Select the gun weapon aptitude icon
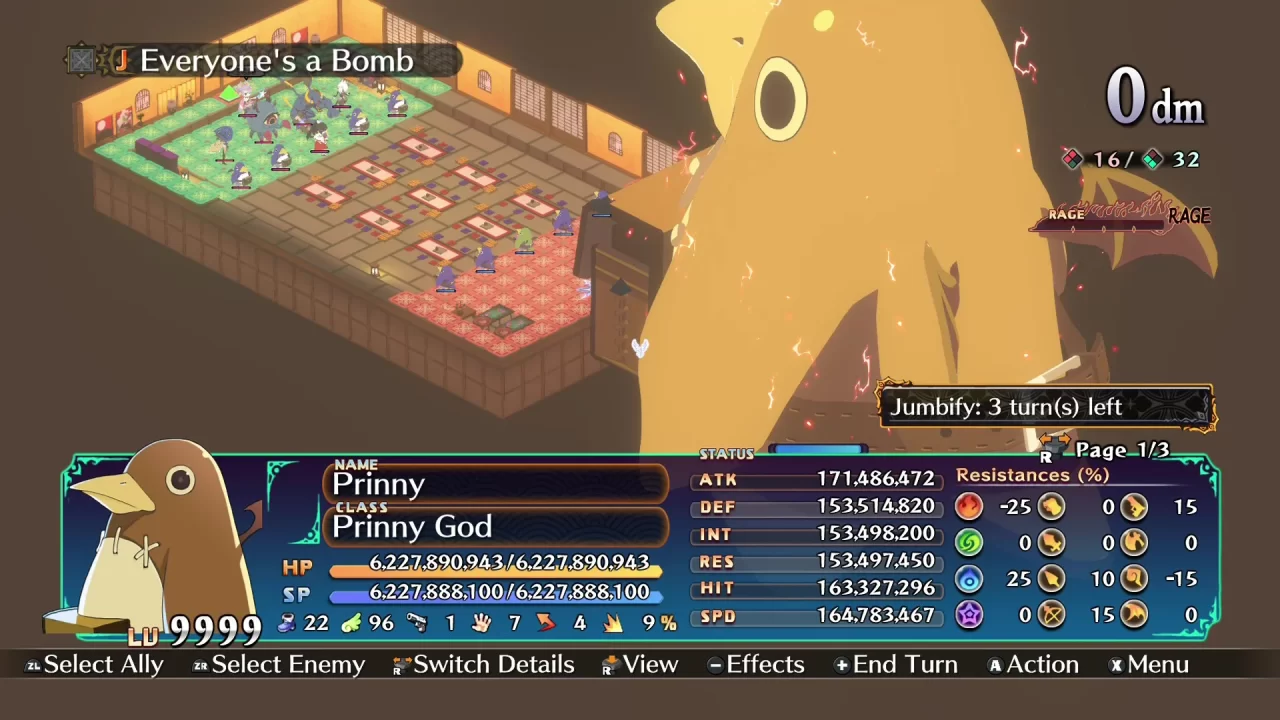 click(x=1135, y=507)
